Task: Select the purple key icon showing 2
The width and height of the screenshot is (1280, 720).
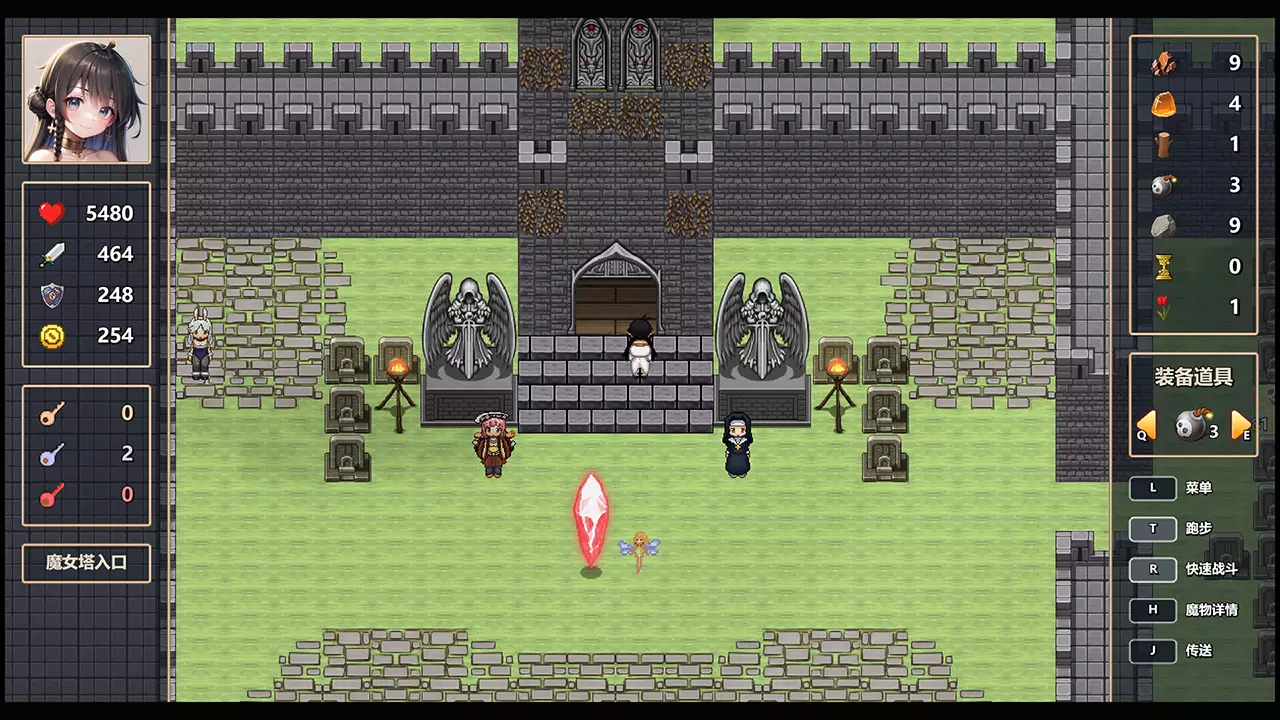Action: 50,454
